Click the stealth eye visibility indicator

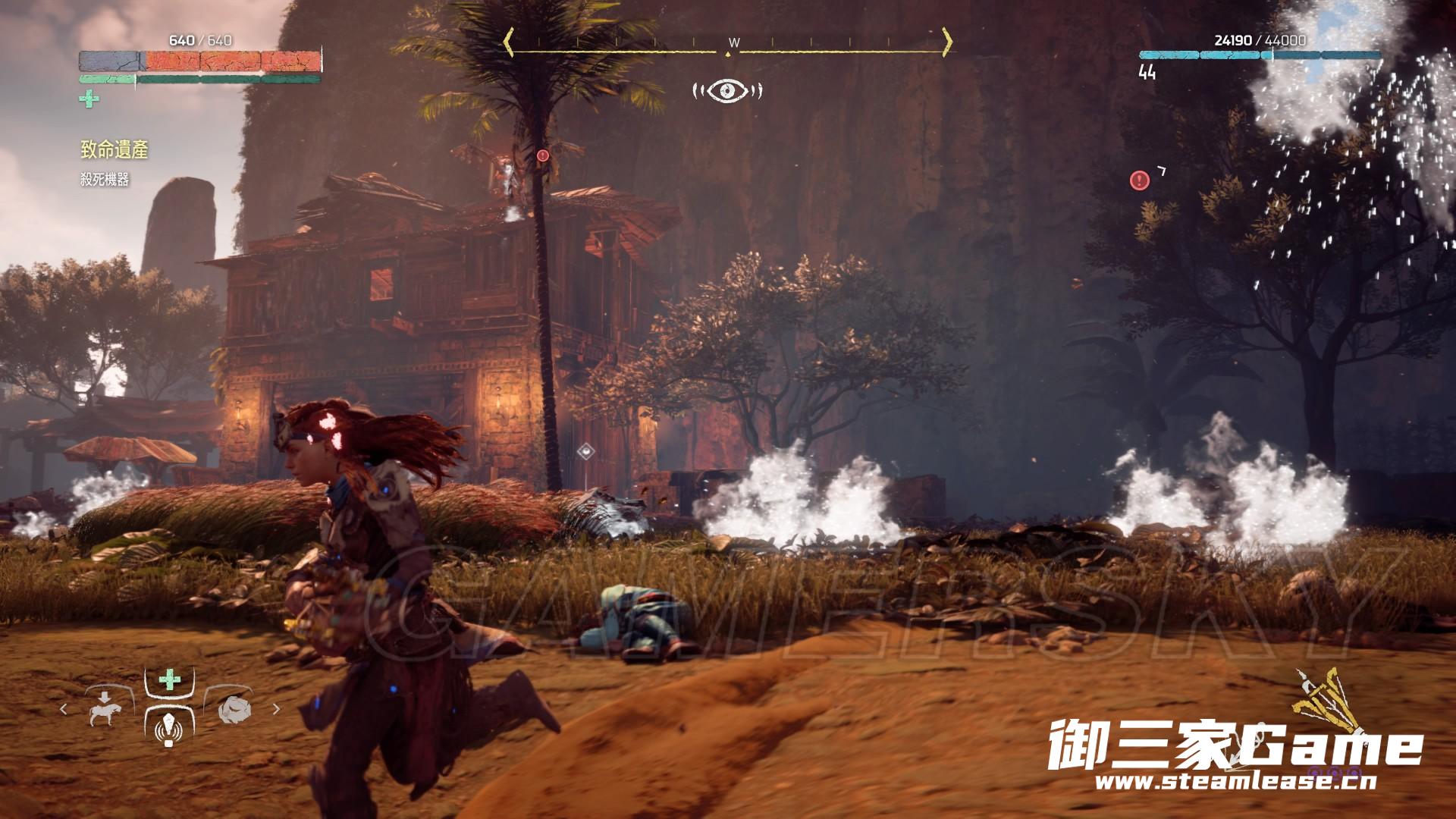[x=727, y=91]
